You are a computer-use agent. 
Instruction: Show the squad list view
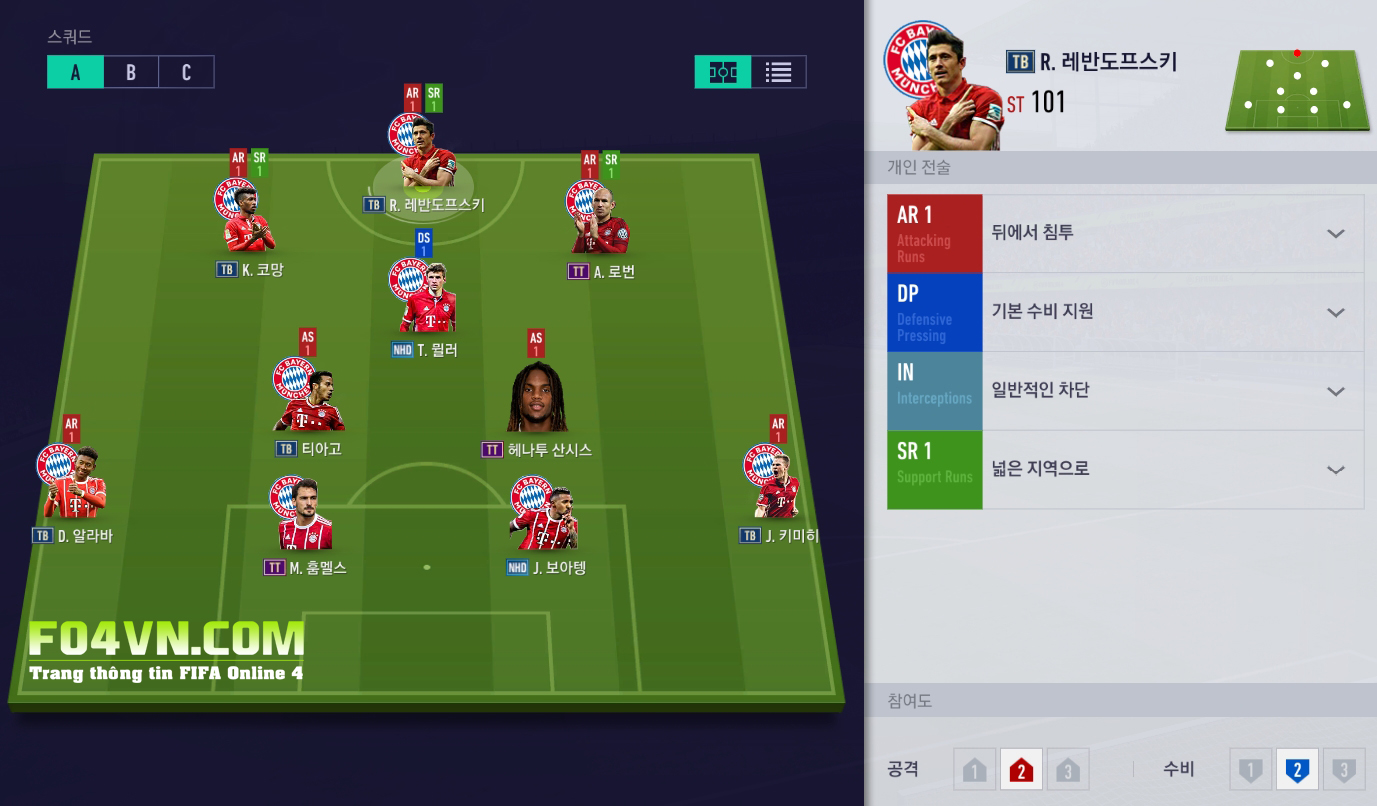click(x=778, y=72)
